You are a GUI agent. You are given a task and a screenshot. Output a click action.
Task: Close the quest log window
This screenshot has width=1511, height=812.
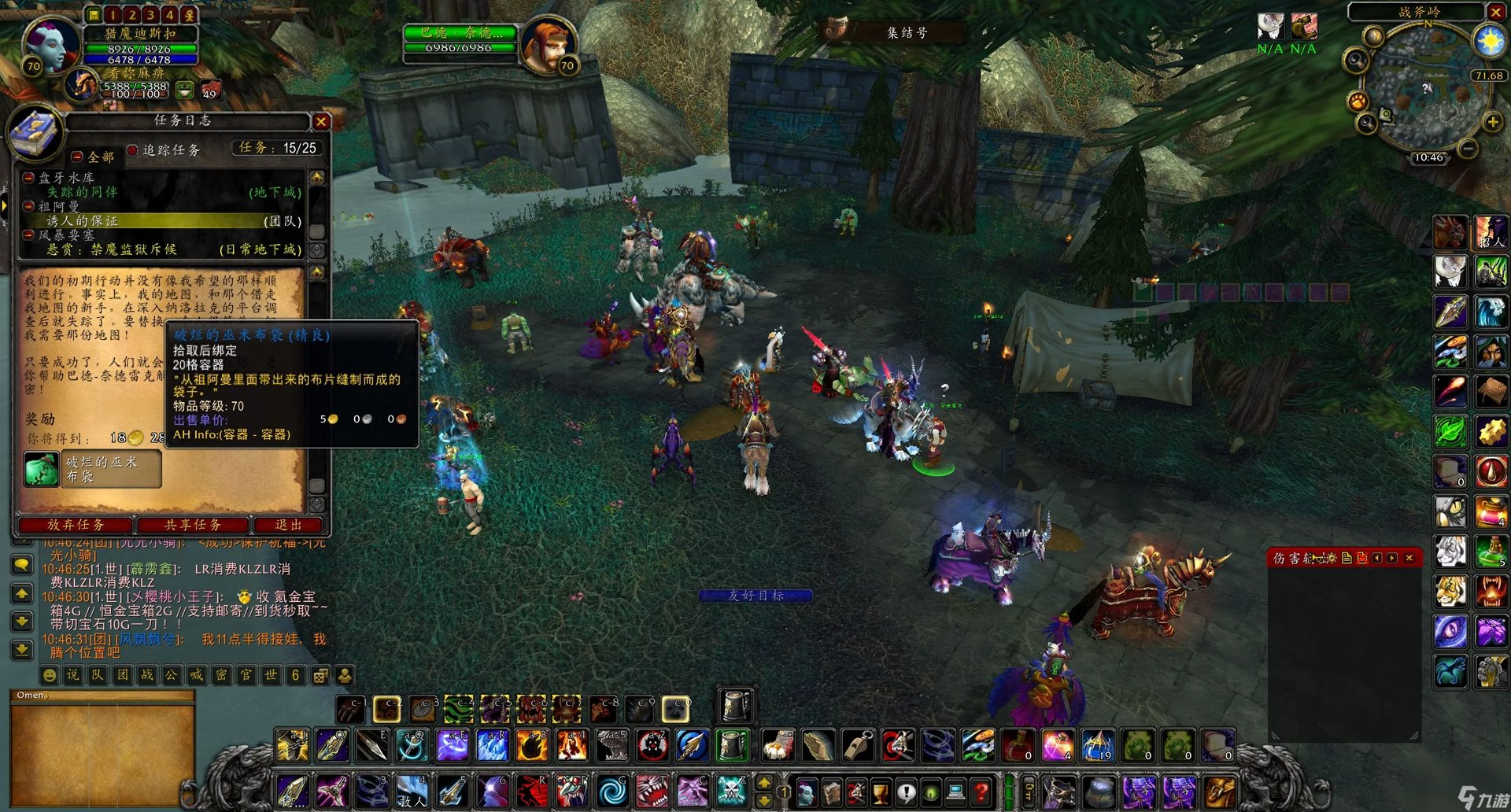(x=320, y=122)
